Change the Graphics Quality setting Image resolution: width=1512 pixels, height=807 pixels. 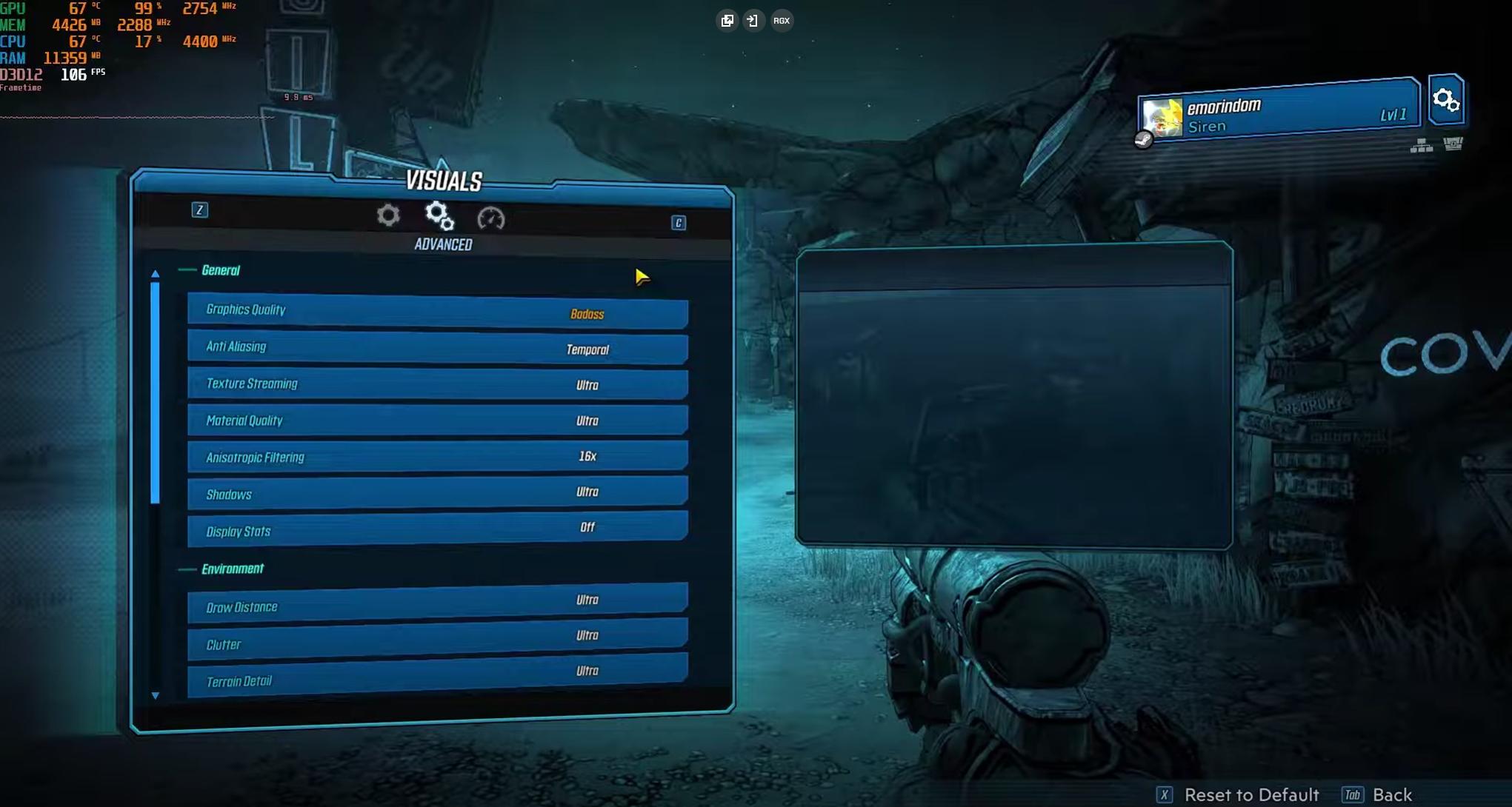click(437, 312)
